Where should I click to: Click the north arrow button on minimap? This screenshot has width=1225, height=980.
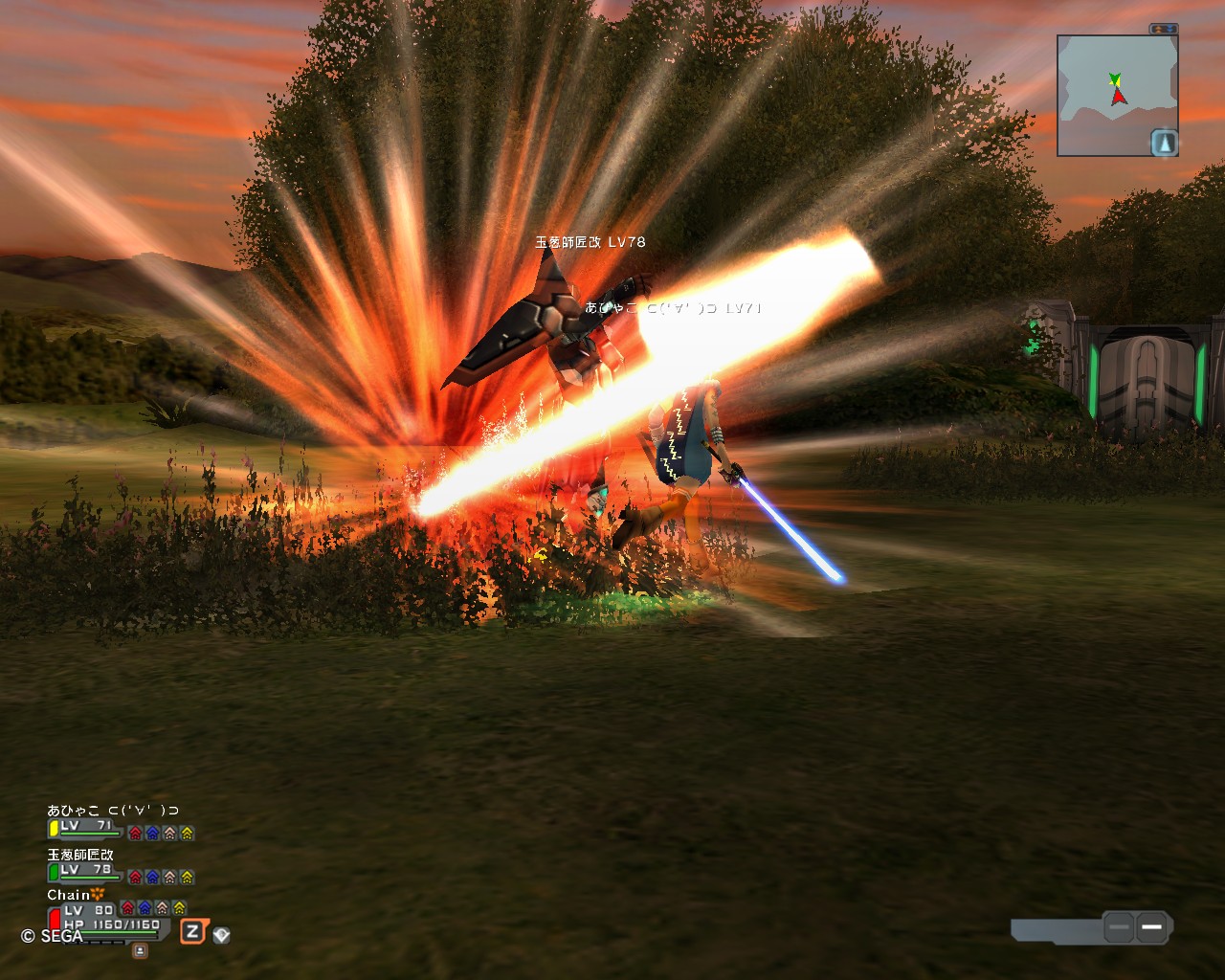coord(1164,143)
